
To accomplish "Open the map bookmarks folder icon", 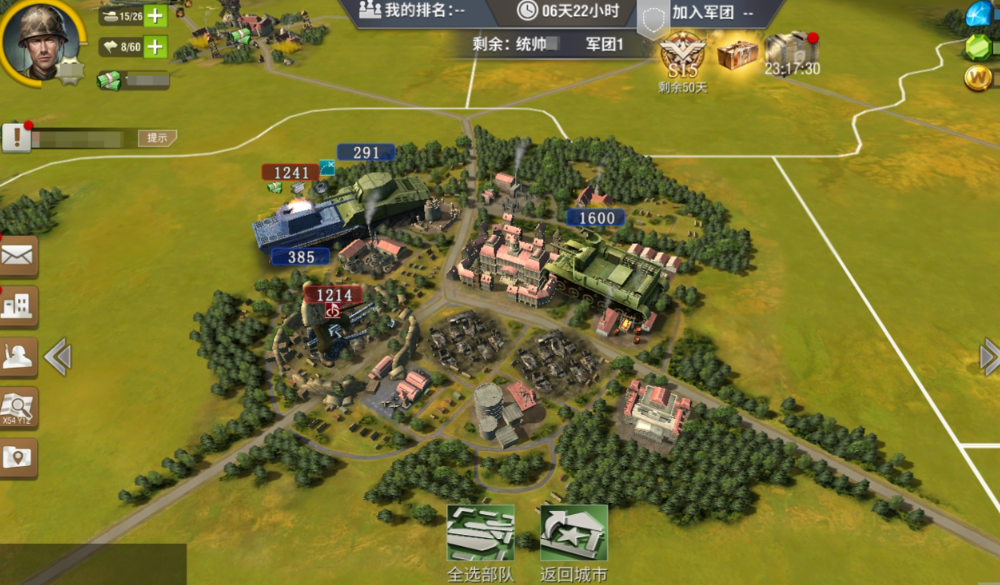I will pyautogui.click(x=17, y=458).
